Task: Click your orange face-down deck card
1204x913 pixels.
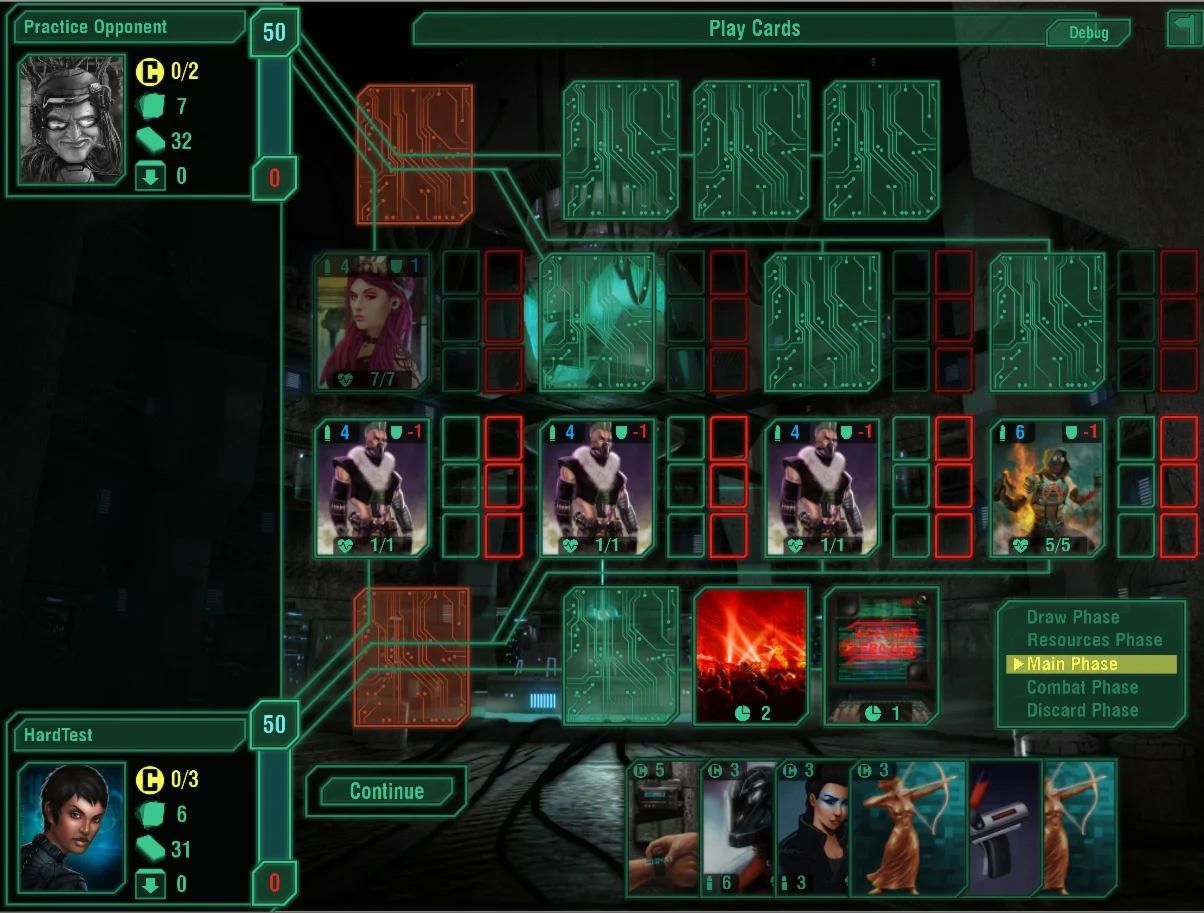Action: click(x=411, y=656)
